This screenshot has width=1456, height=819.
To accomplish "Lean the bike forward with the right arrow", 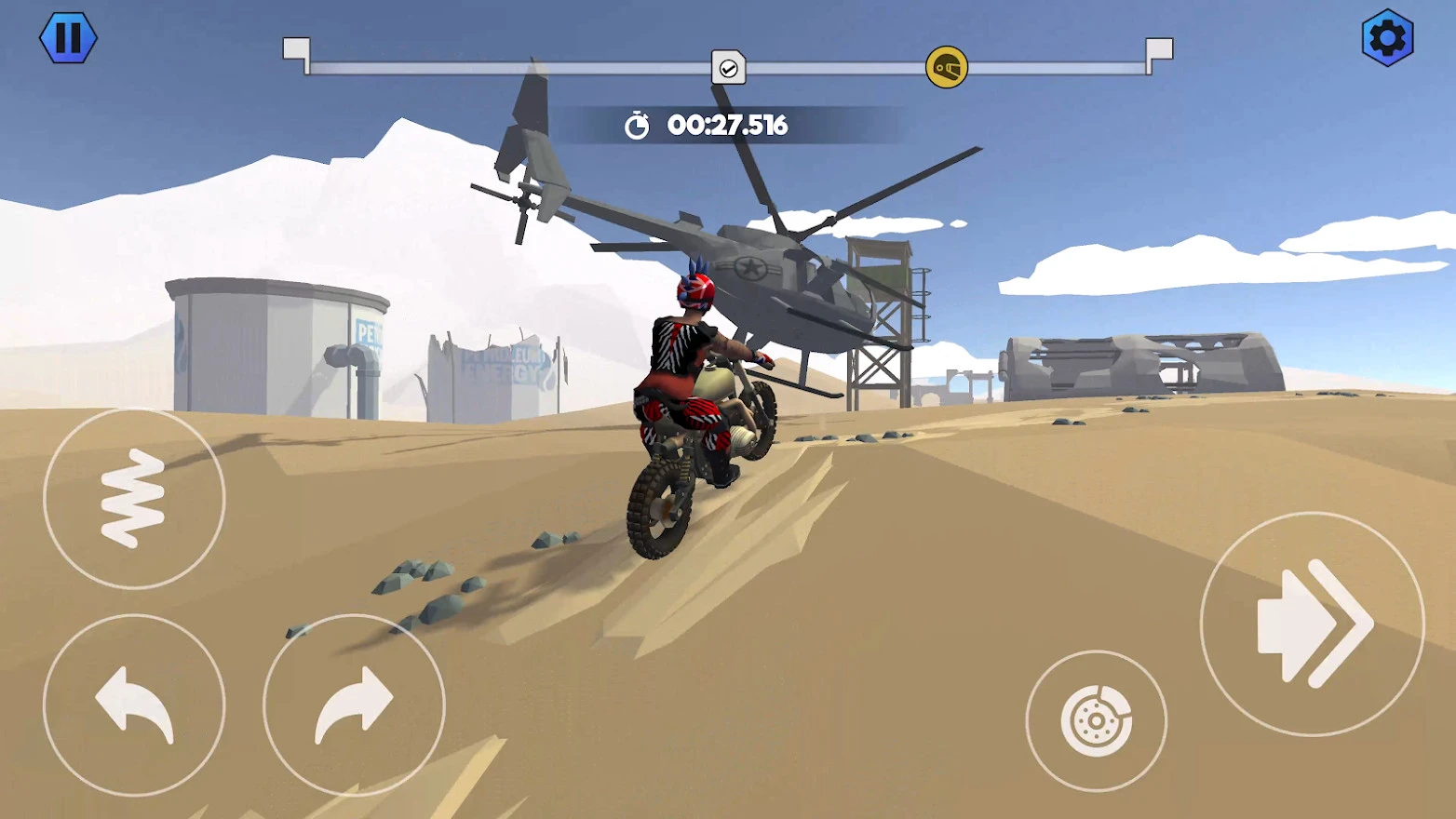I will point(354,705).
